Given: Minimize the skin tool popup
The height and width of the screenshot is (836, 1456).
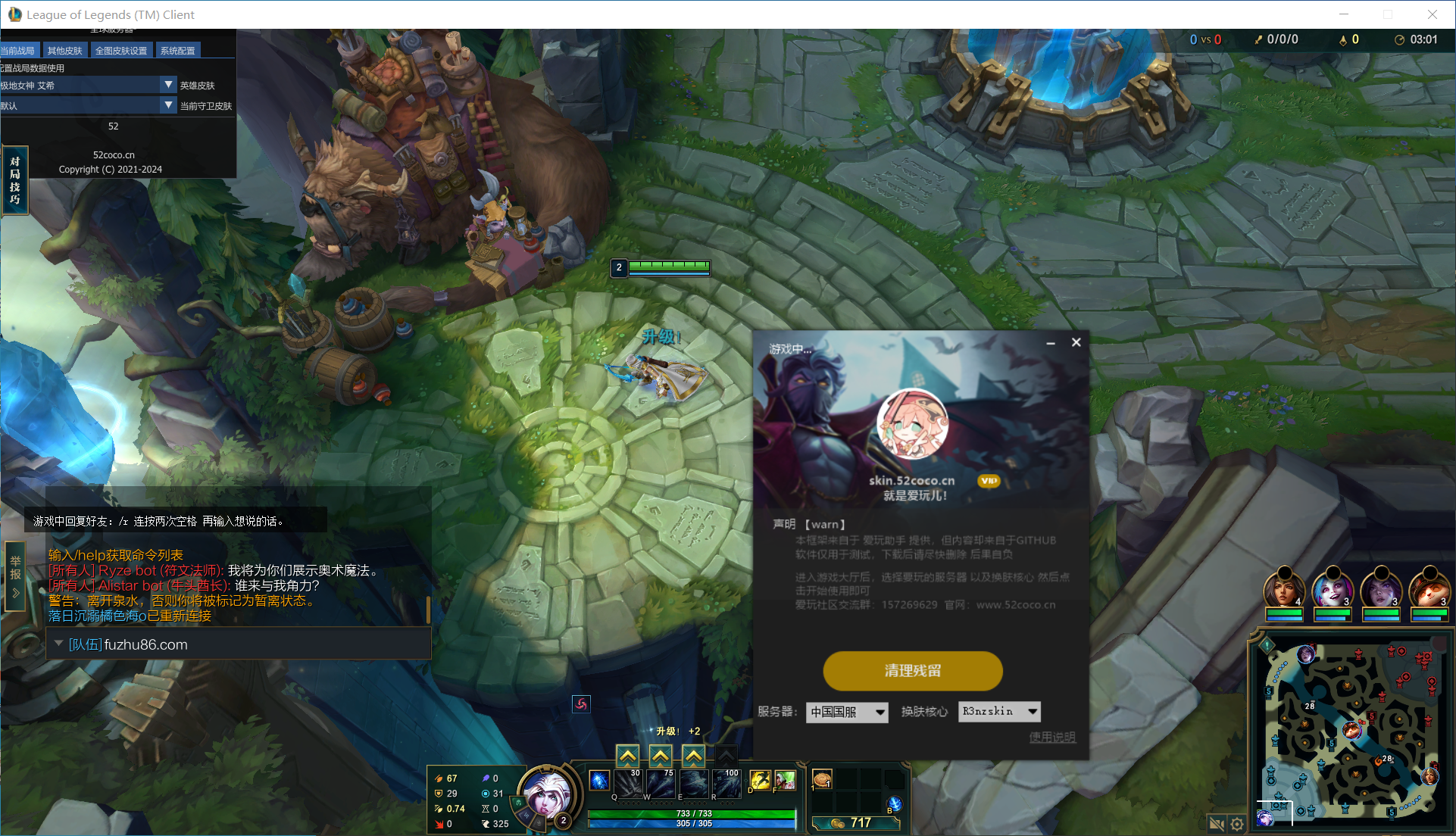Looking at the screenshot, I should point(1051,343).
